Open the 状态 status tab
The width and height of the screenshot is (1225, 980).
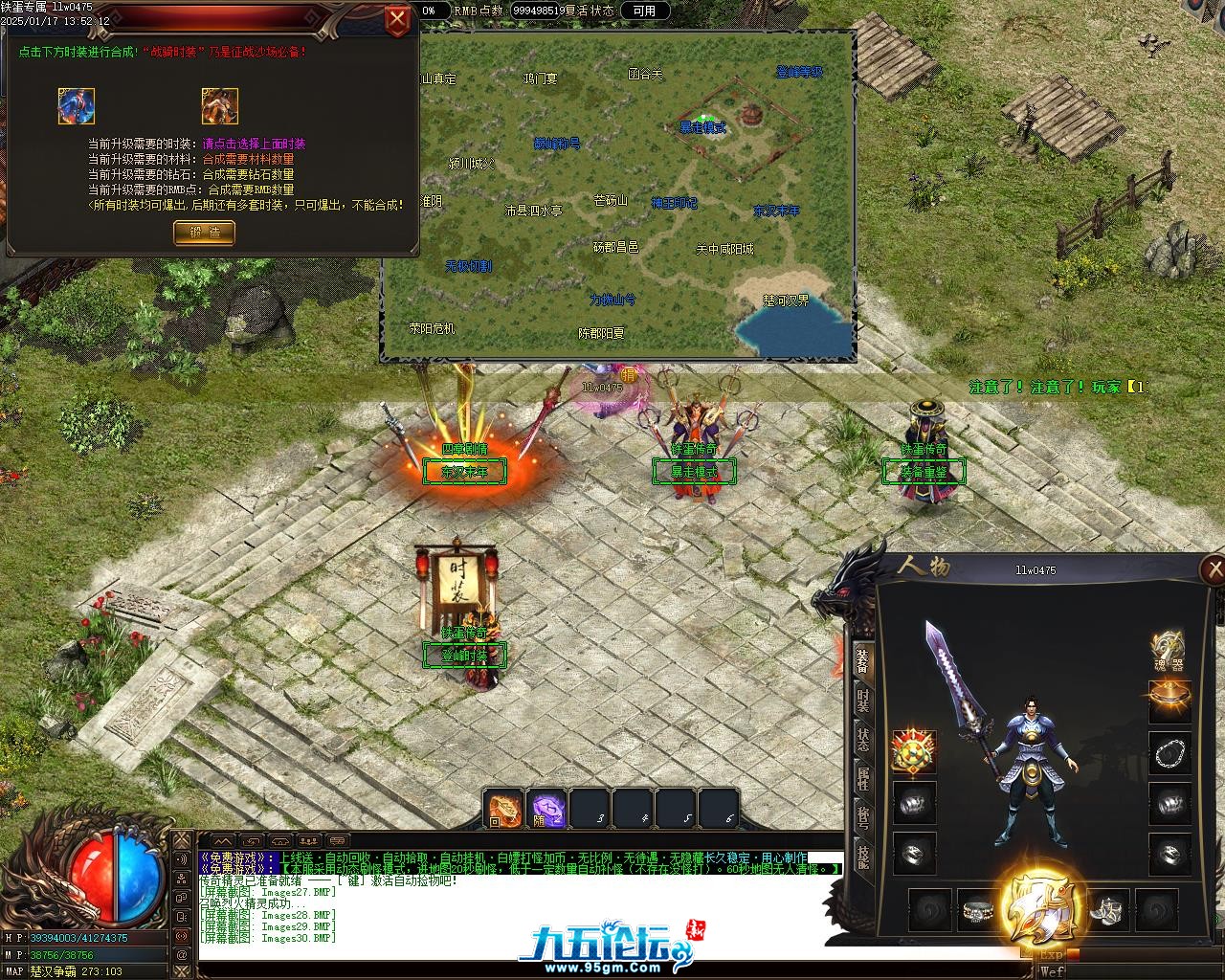(x=863, y=742)
